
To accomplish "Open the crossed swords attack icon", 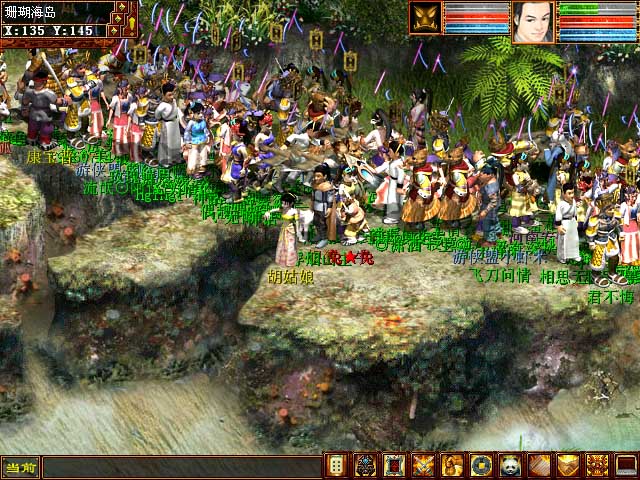I will click(x=424, y=466).
